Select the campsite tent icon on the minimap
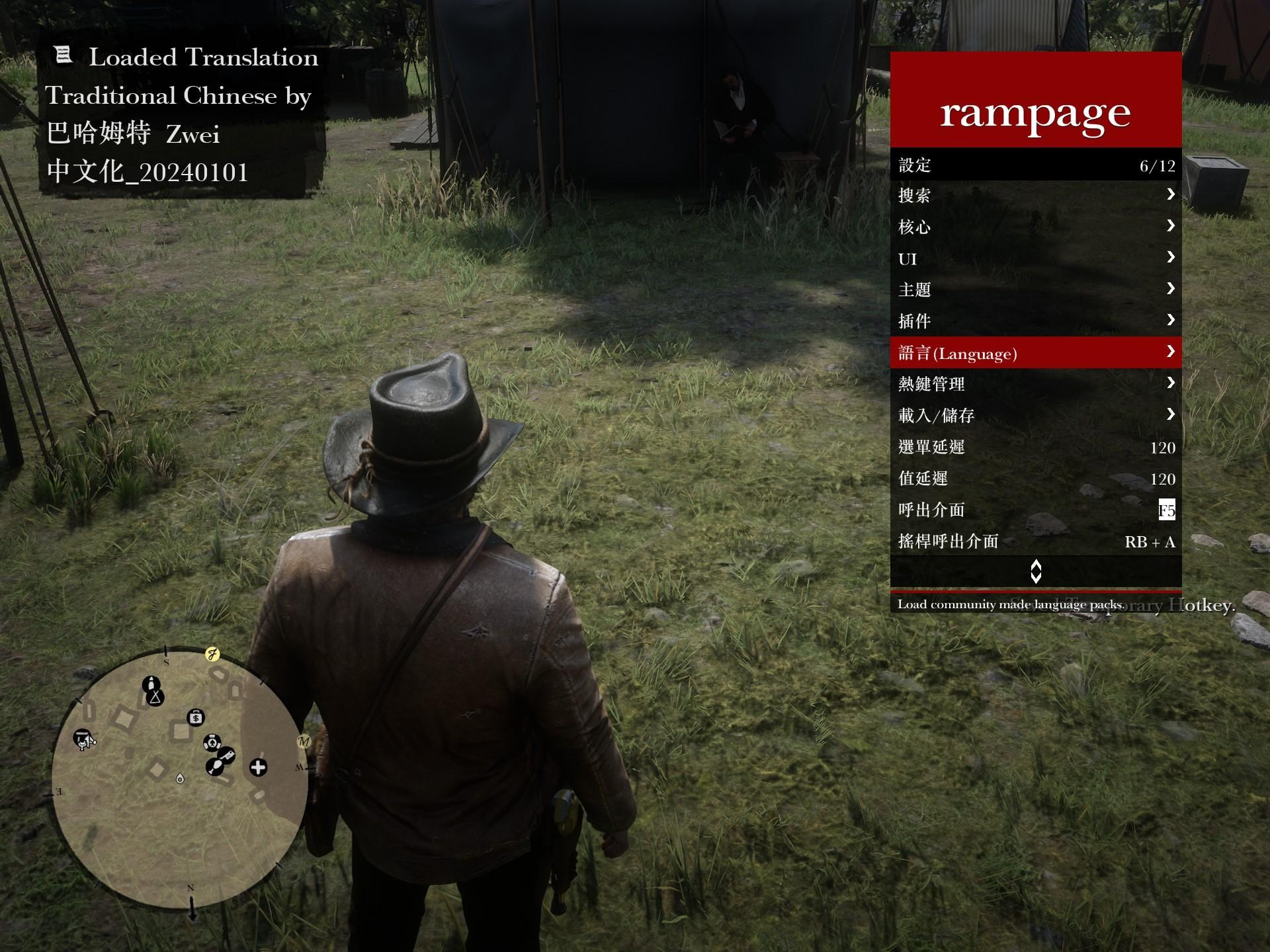The width and height of the screenshot is (1270, 952). pos(155,697)
